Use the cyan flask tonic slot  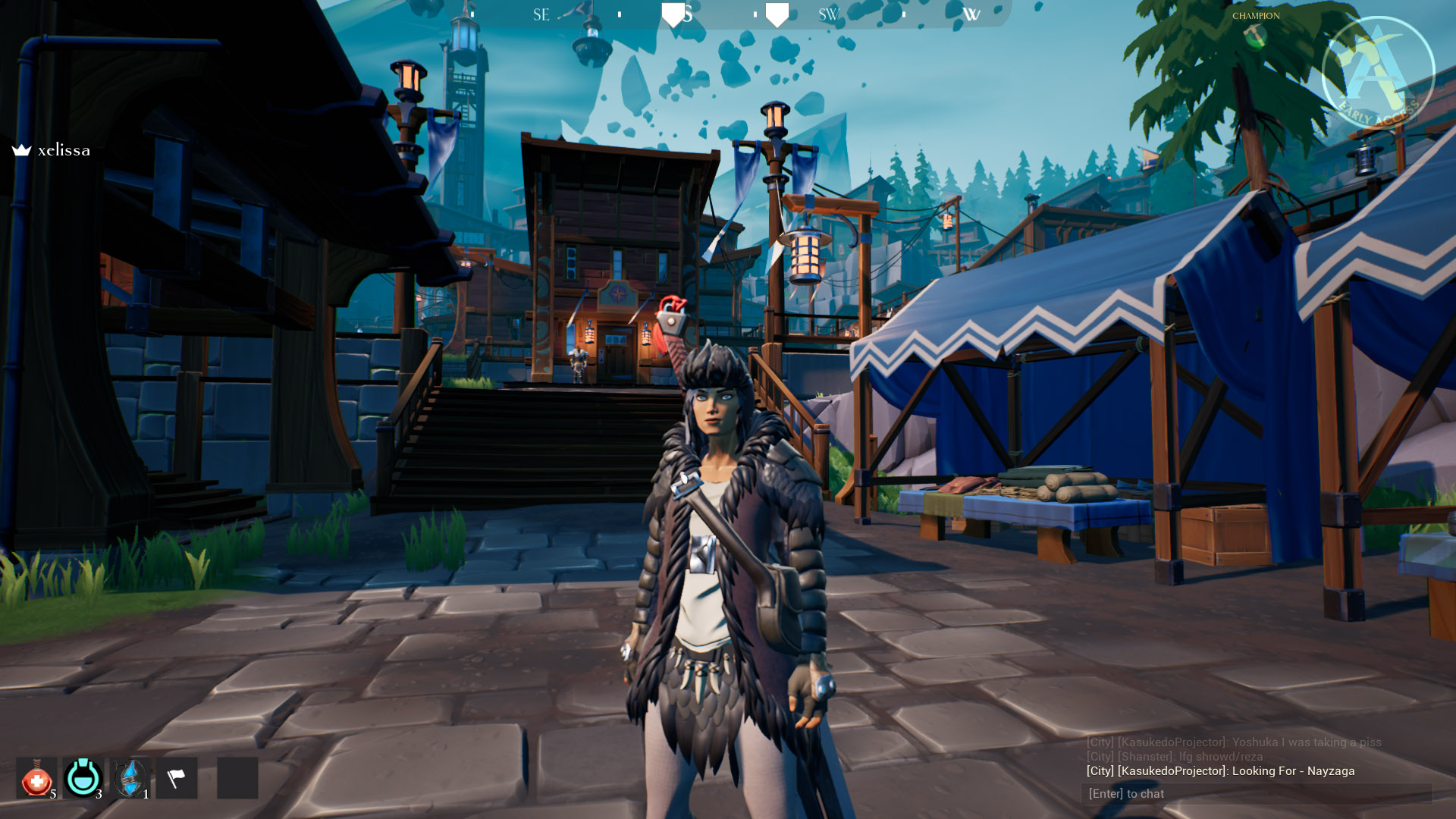[x=83, y=778]
